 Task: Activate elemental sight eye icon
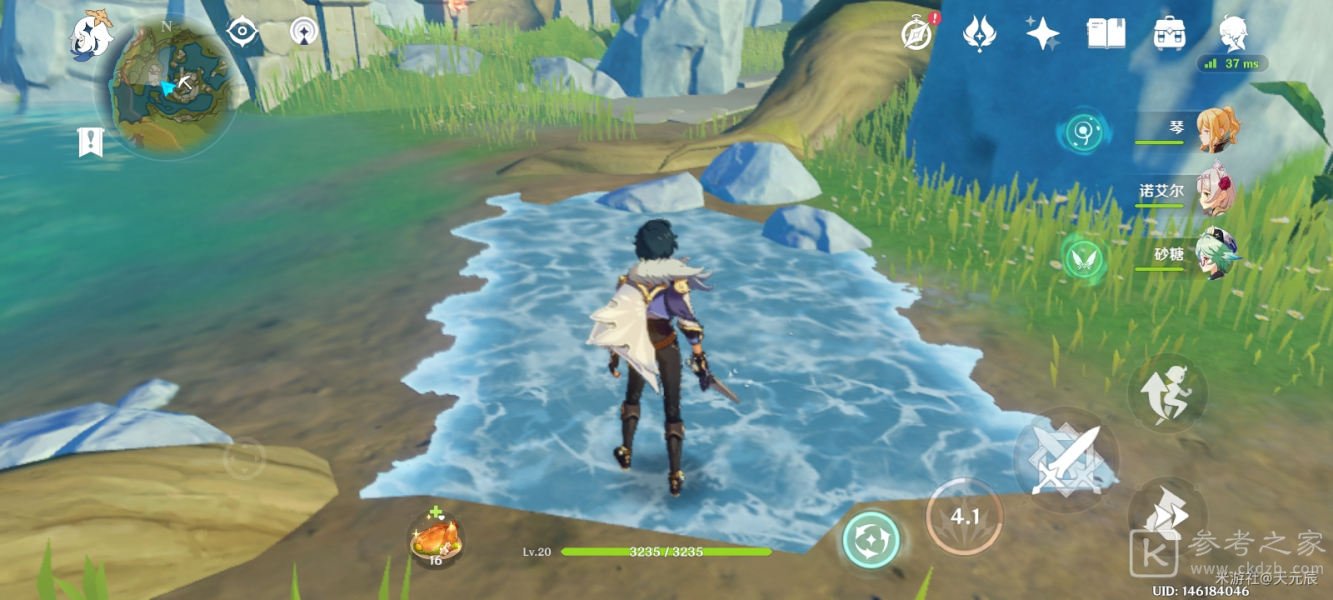[242, 32]
